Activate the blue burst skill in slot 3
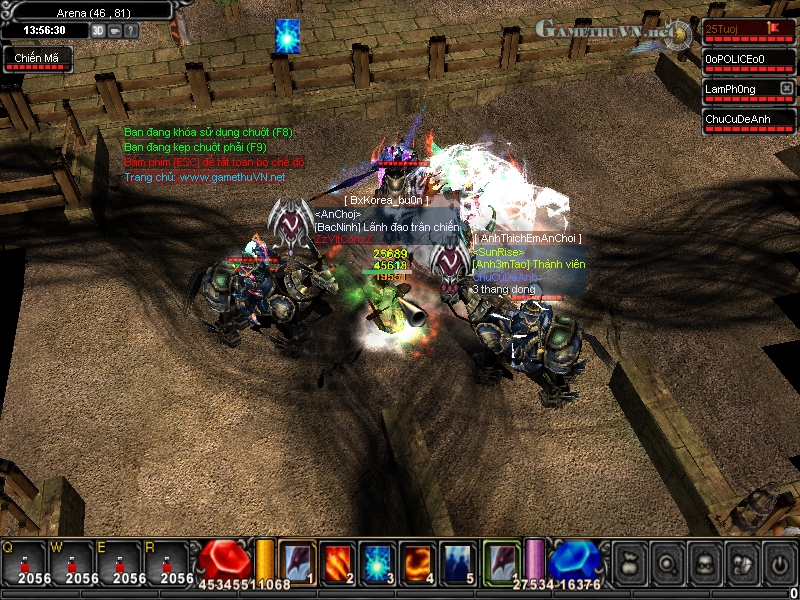This screenshot has width=800, height=600. 377,560
